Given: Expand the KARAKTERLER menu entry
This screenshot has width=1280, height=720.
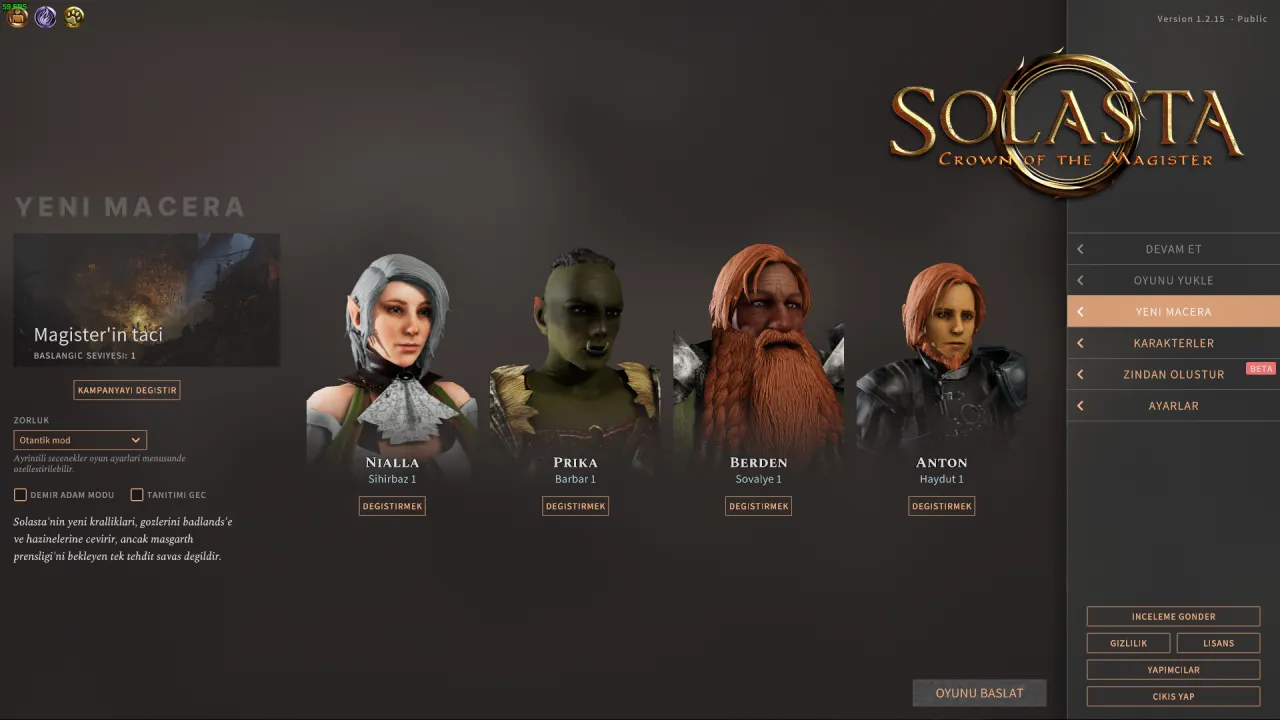Looking at the screenshot, I should pyautogui.click(x=1173, y=343).
